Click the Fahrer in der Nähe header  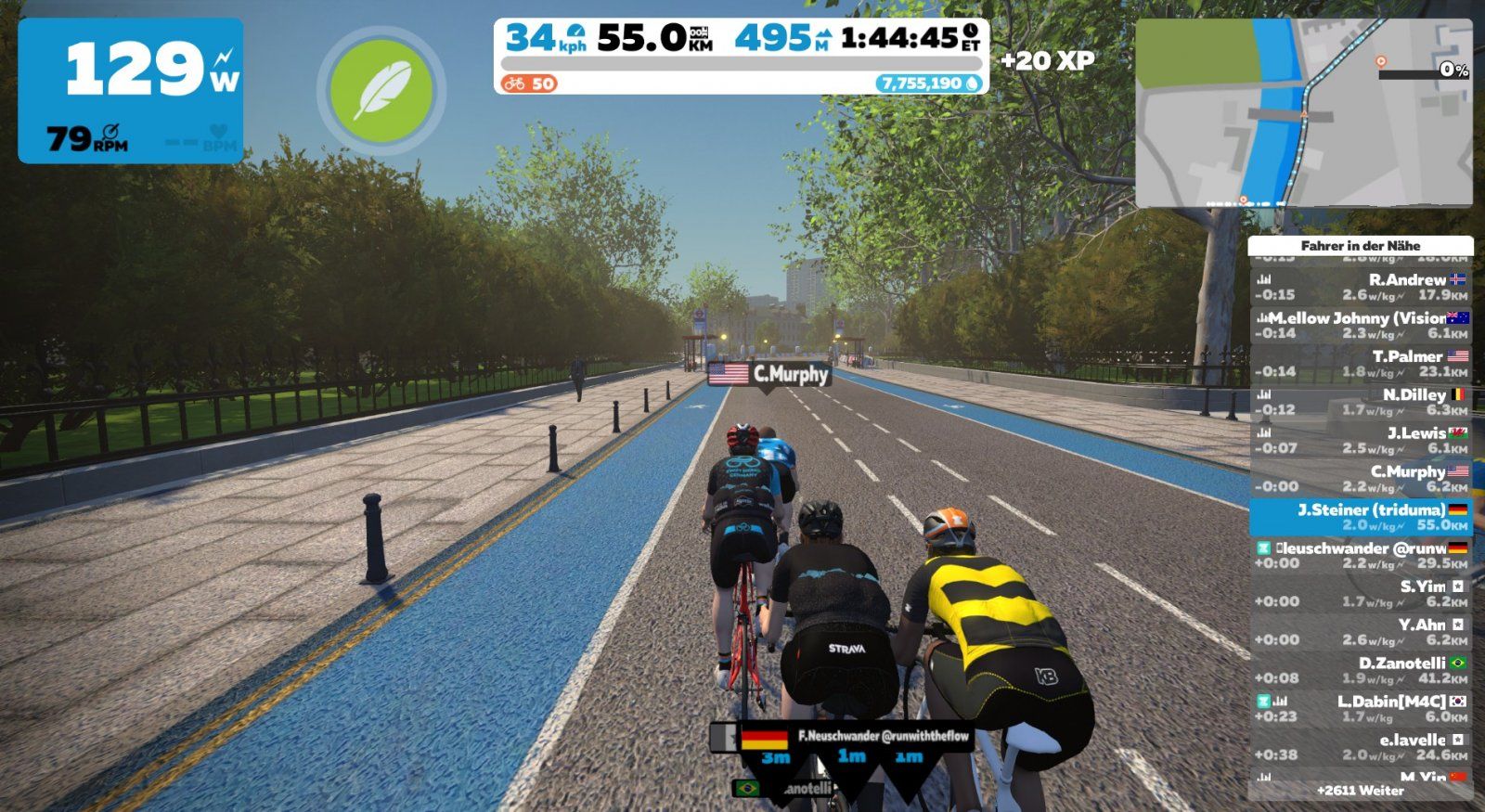pos(1360,246)
